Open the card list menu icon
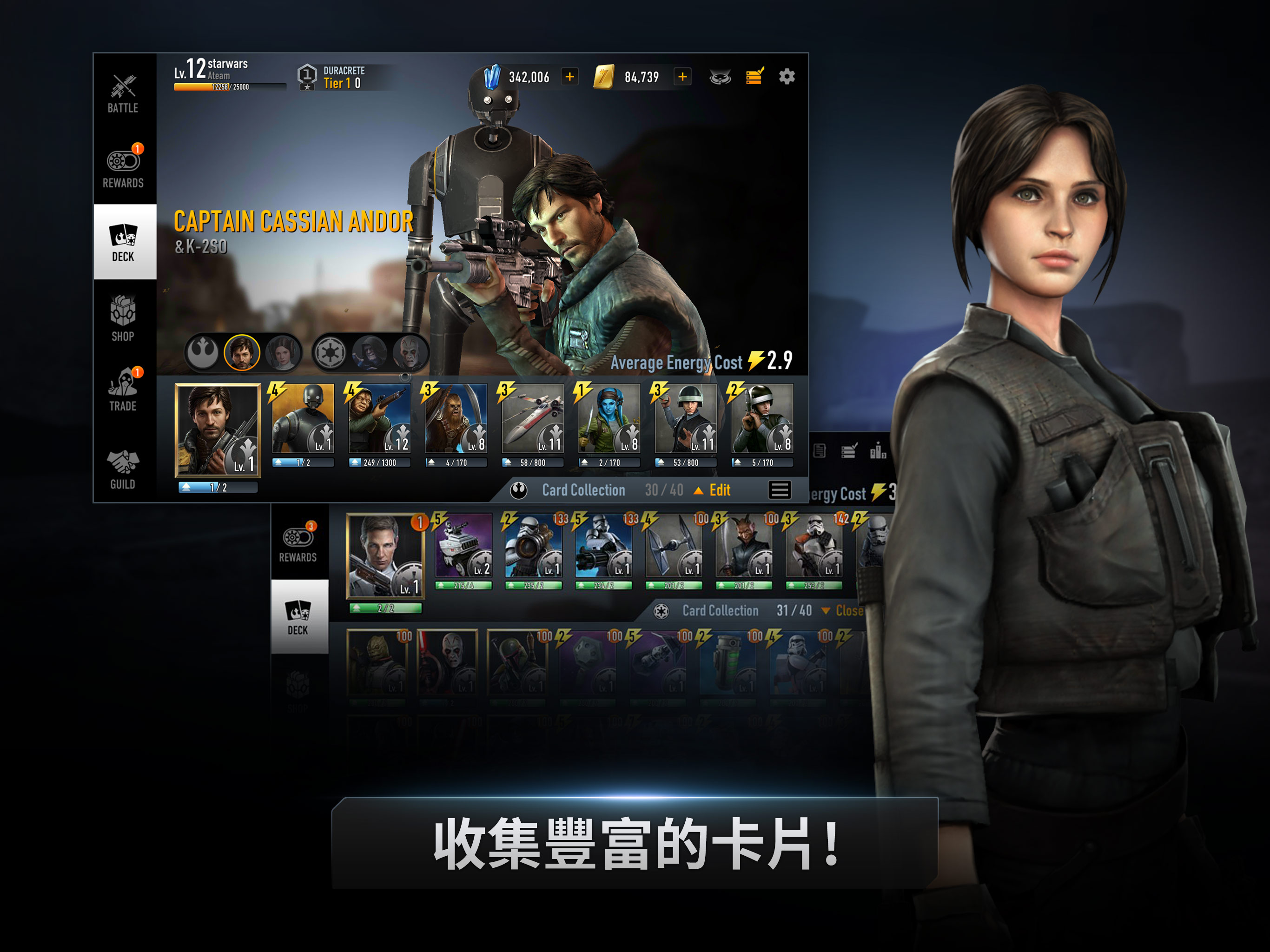1270x952 pixels. [780, 490]
